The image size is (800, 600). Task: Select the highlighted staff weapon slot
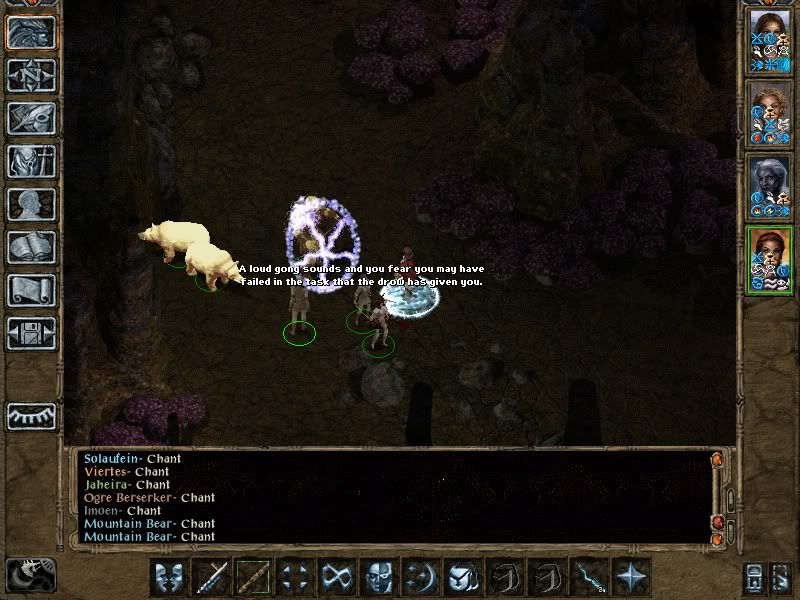(x=253, y=576)
